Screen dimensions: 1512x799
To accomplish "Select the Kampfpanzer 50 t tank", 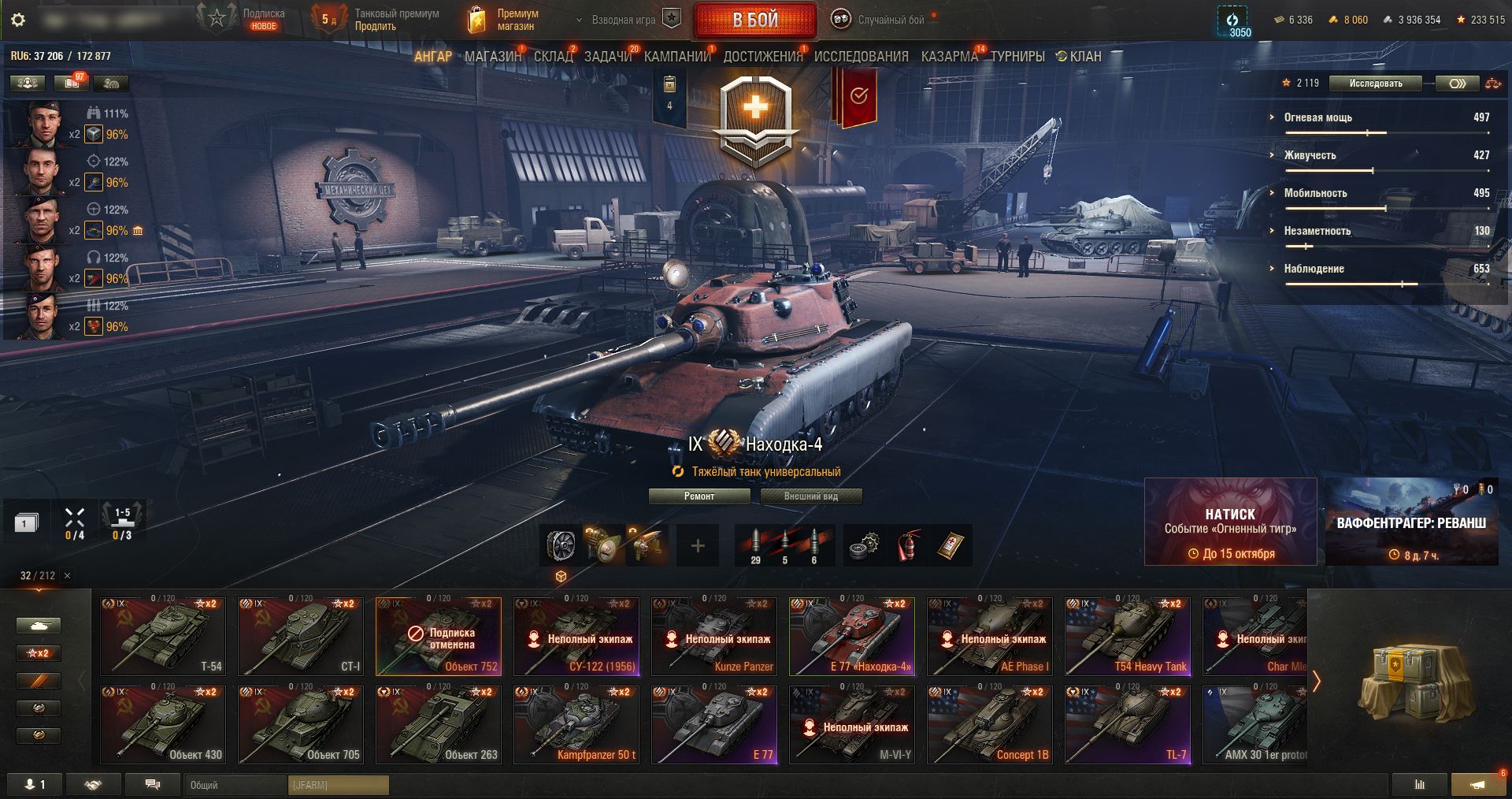I will [x=576, y=725].
